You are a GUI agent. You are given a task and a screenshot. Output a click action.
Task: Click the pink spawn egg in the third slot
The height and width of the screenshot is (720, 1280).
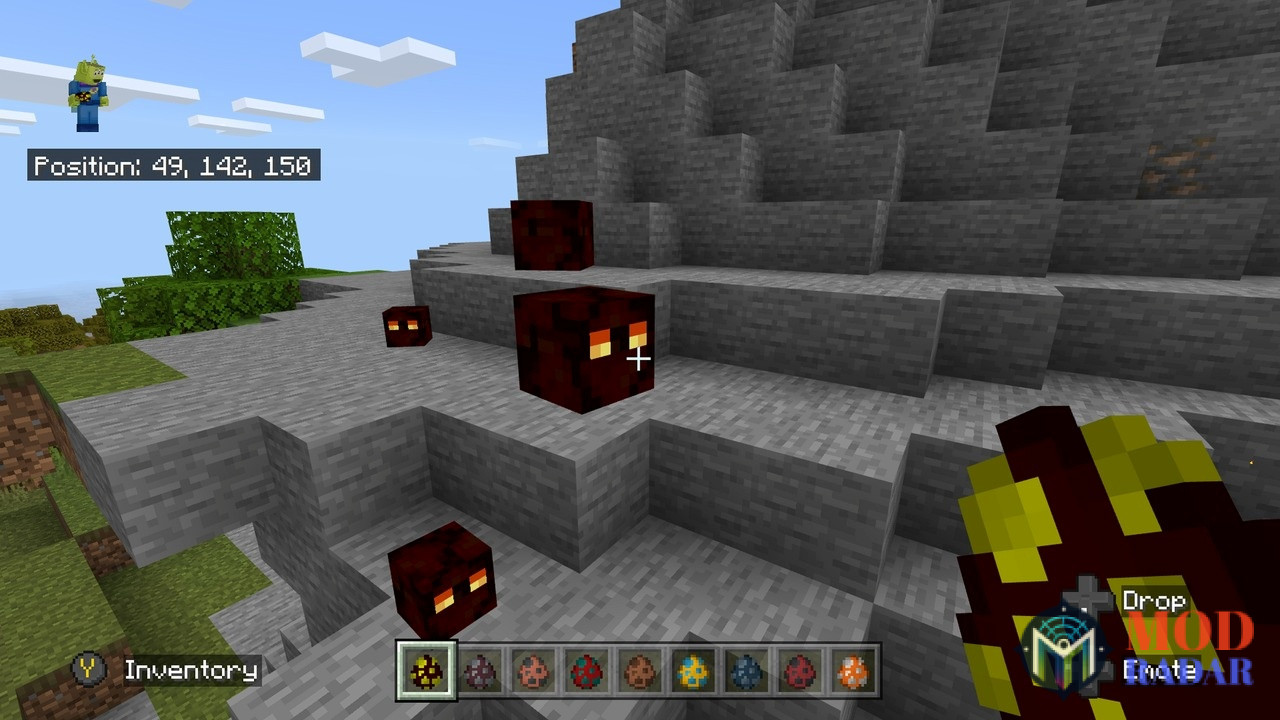pos(535,673)
